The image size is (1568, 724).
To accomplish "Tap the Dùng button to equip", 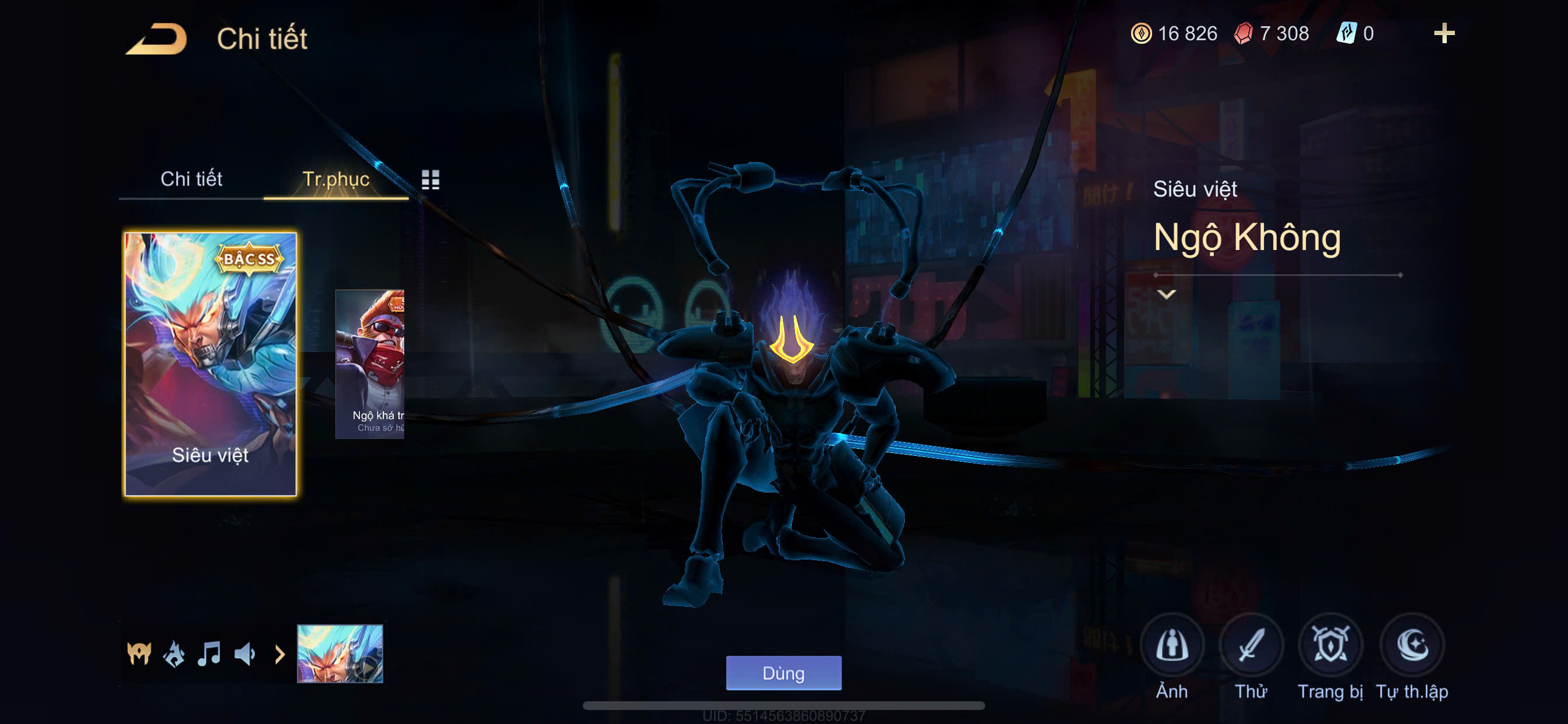I will [x=783, y=673].
